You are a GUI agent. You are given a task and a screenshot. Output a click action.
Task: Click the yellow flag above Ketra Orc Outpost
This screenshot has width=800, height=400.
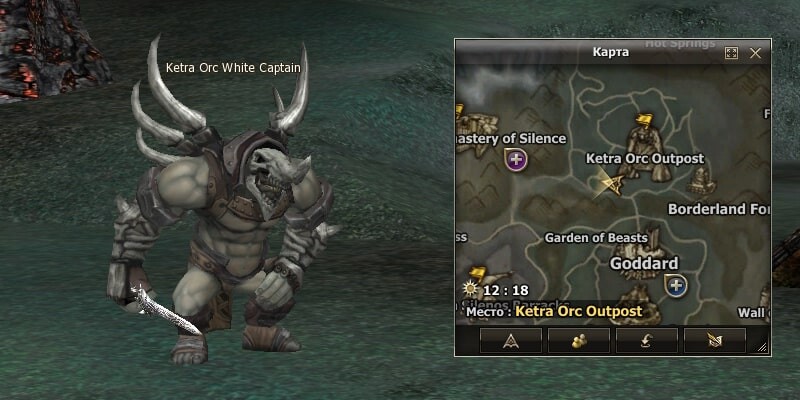pyautogui.click(x=644, y=123)
